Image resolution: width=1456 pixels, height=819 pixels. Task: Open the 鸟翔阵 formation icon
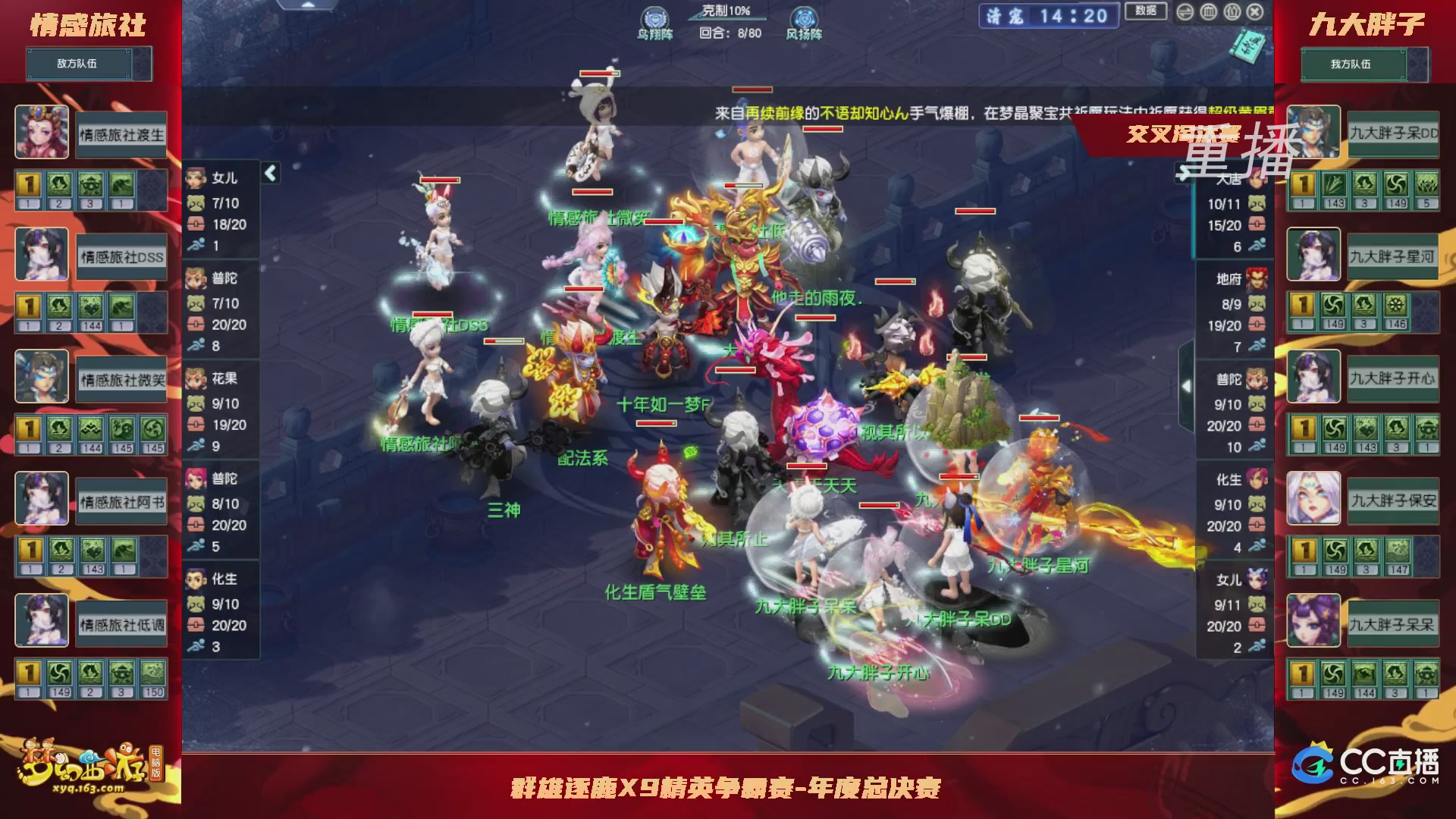pyautogui.click(x=654, y=17)
